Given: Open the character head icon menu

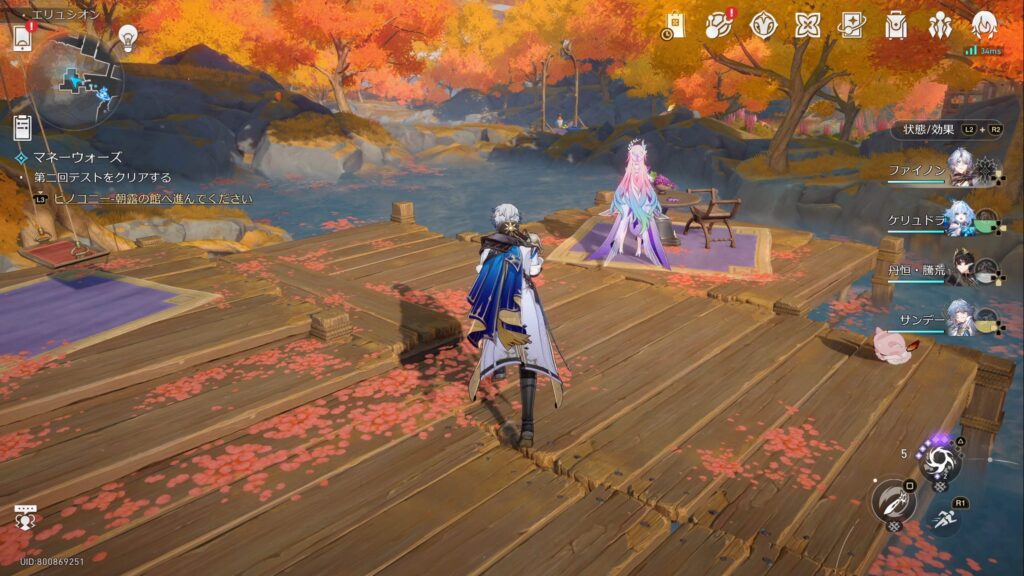Looking at the screenshot, I should pyautogui.click(x=984, y=25).
